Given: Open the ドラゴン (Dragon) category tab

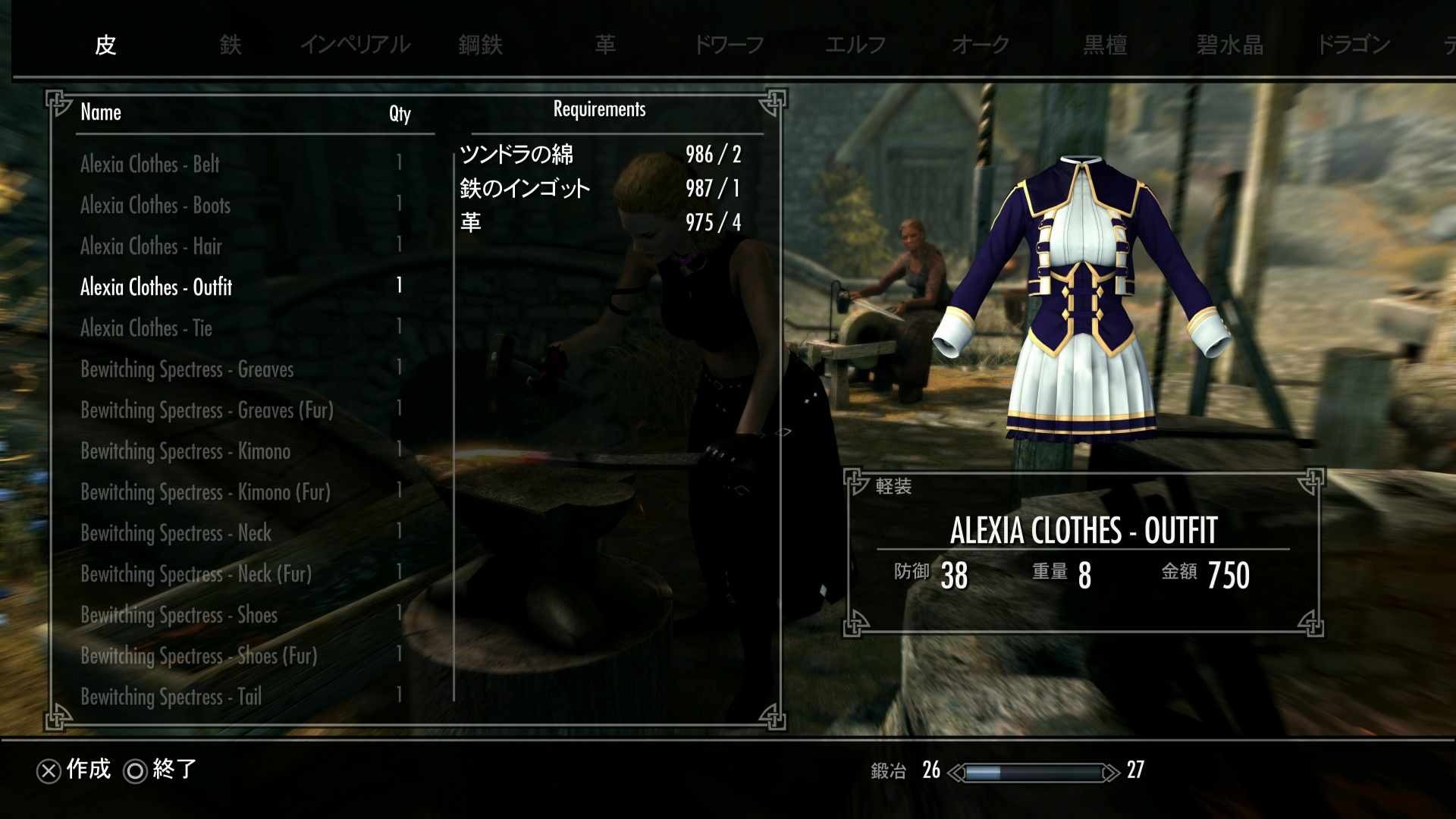Looking at the screenshot, I should click(1354, 45).
